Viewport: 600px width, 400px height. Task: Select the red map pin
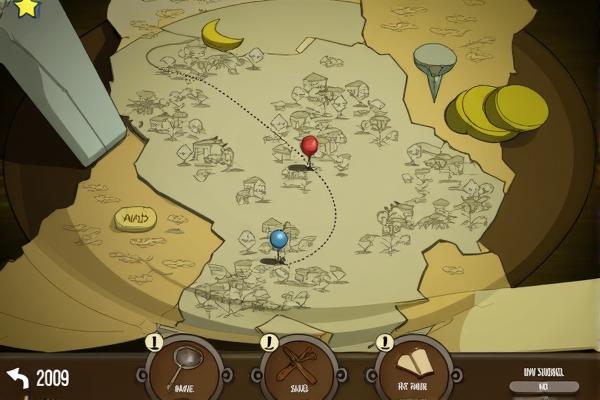tap(309, 148)
